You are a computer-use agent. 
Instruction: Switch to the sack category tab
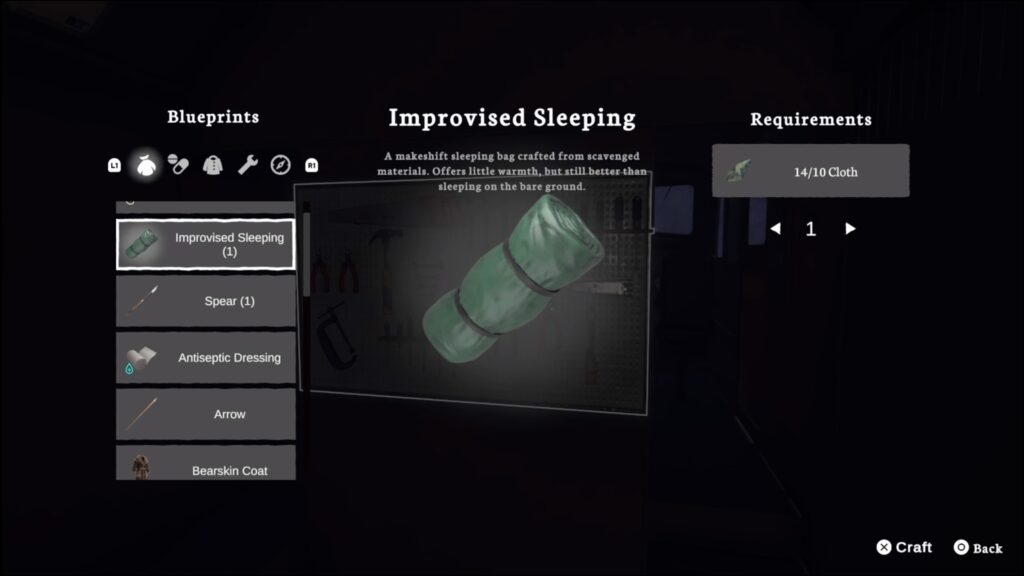coord(146,165)
